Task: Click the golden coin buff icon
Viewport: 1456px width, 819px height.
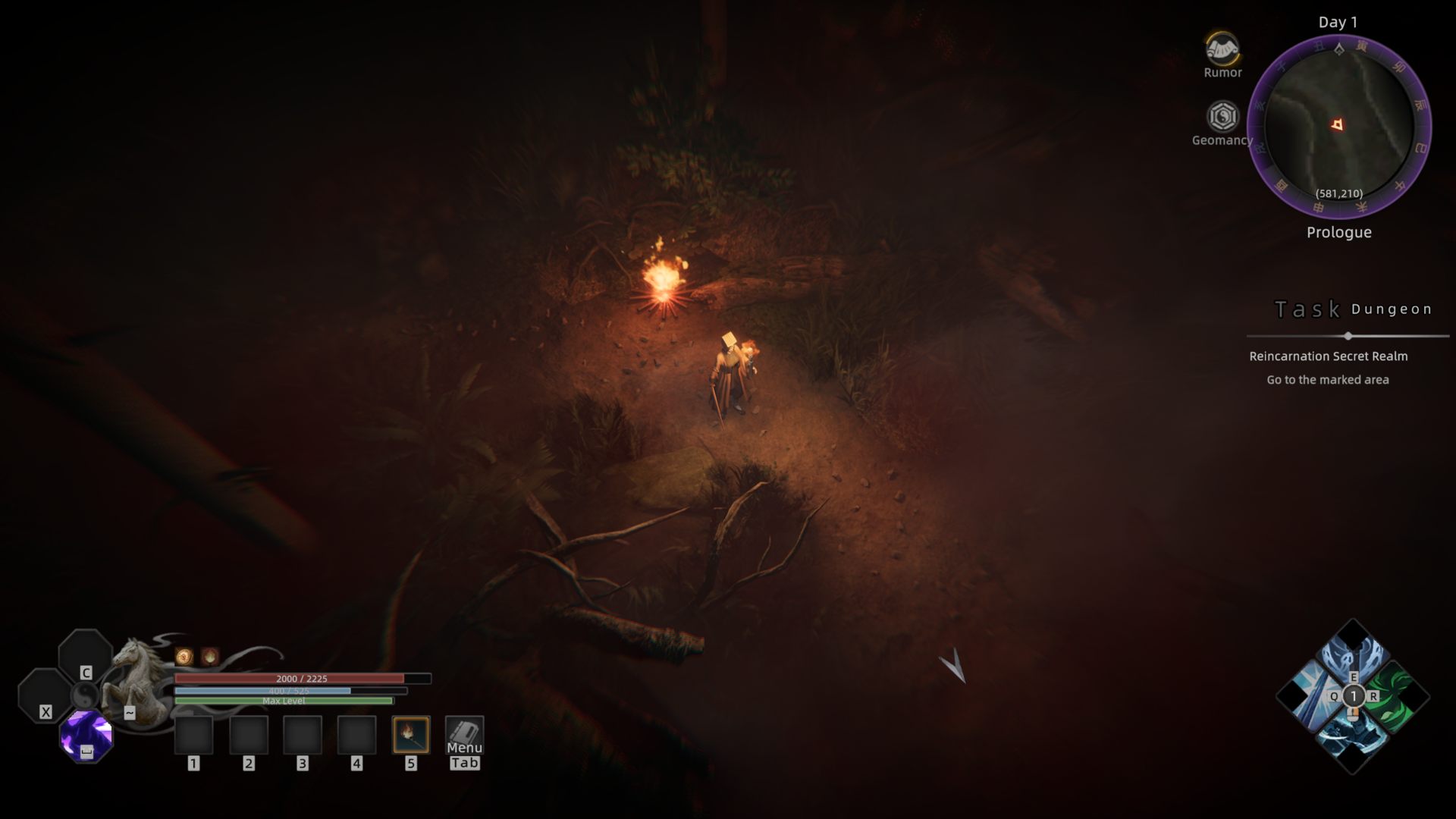Action: (184, 657)
